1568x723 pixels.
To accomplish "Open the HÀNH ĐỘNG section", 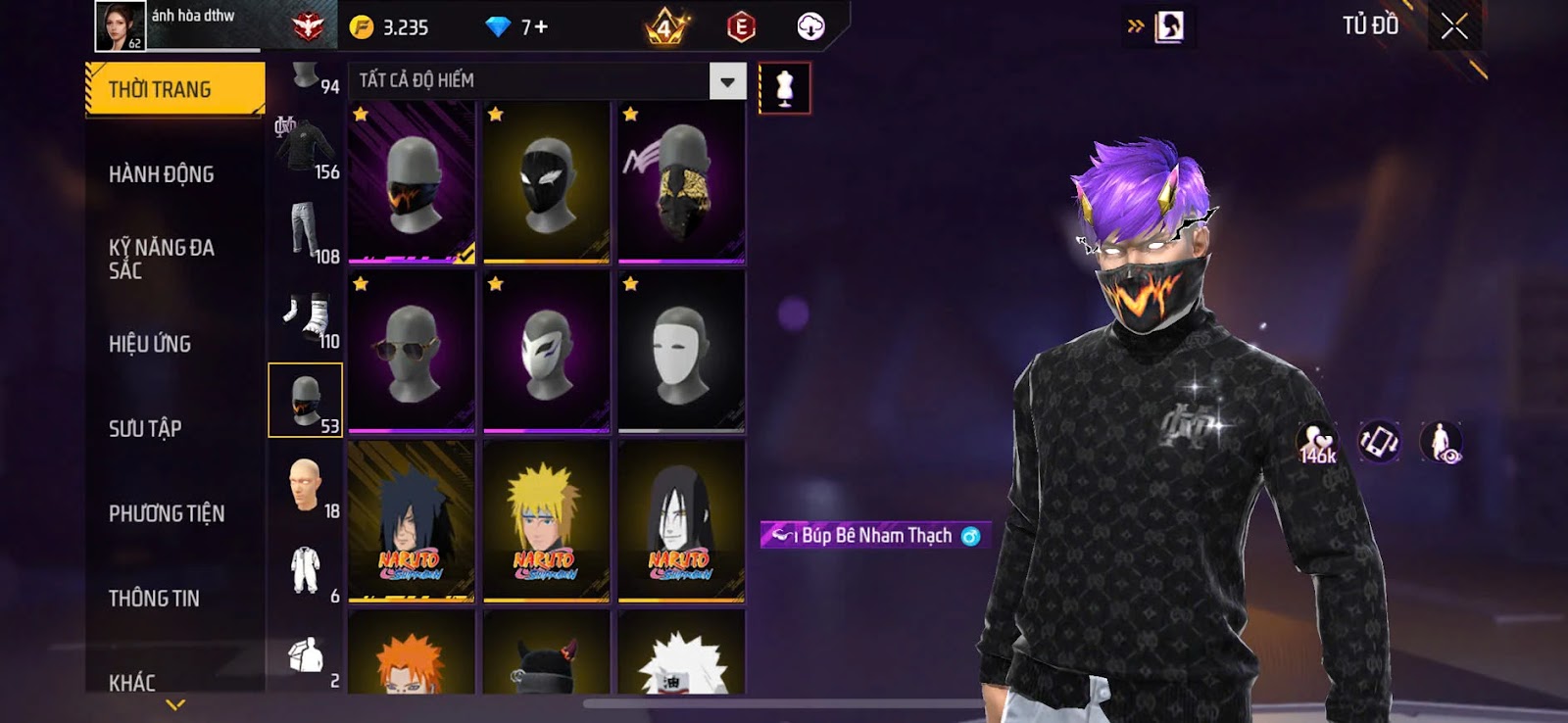I will tap(162, 174).
